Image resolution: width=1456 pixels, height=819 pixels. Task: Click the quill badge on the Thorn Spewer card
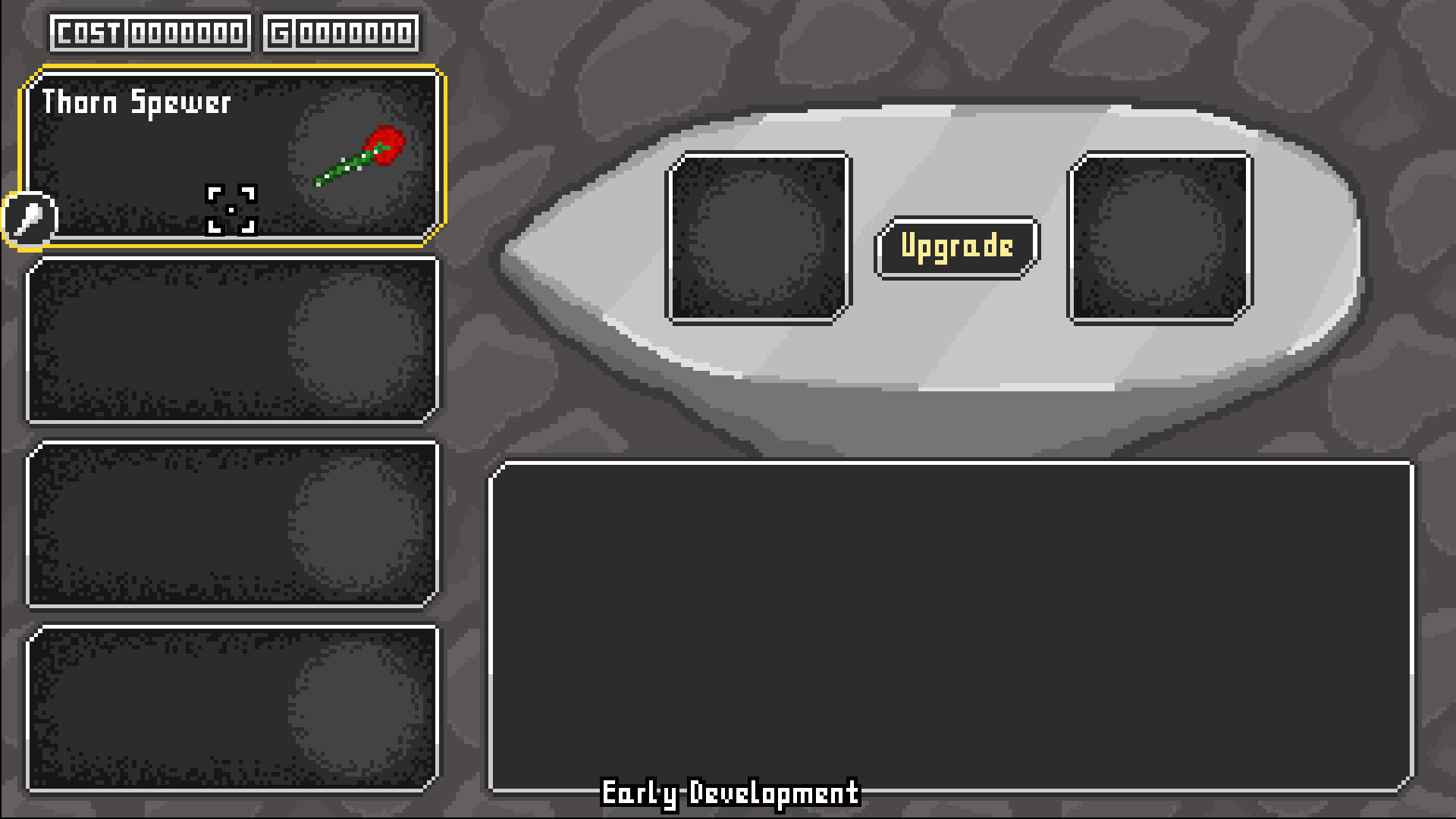pyautogui.click(x=29, y=219)
